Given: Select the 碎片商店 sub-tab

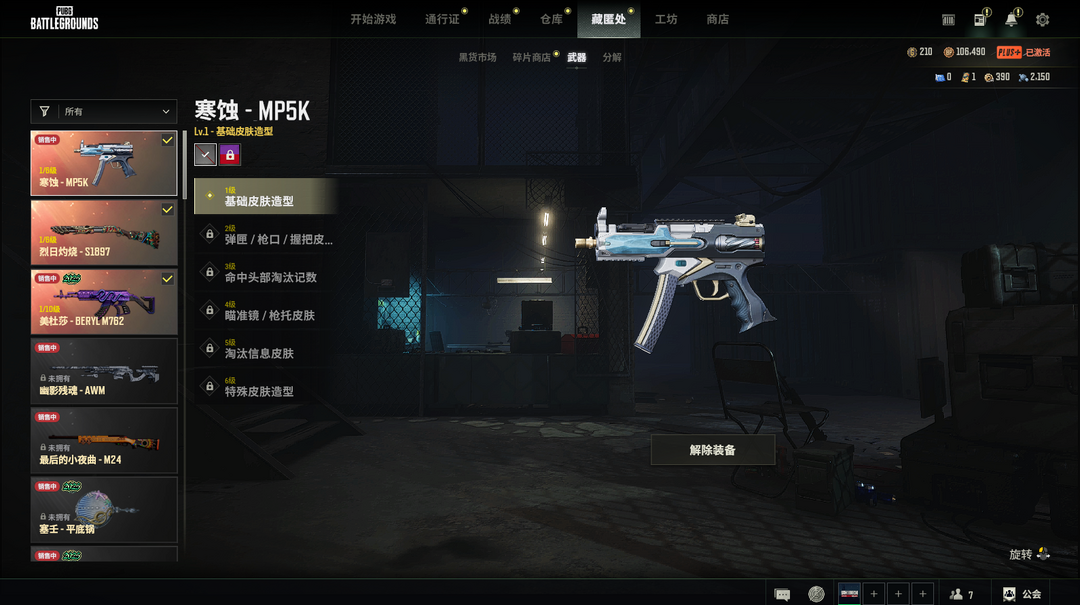Looking at the screenshot, I should (x=531, y=58).
